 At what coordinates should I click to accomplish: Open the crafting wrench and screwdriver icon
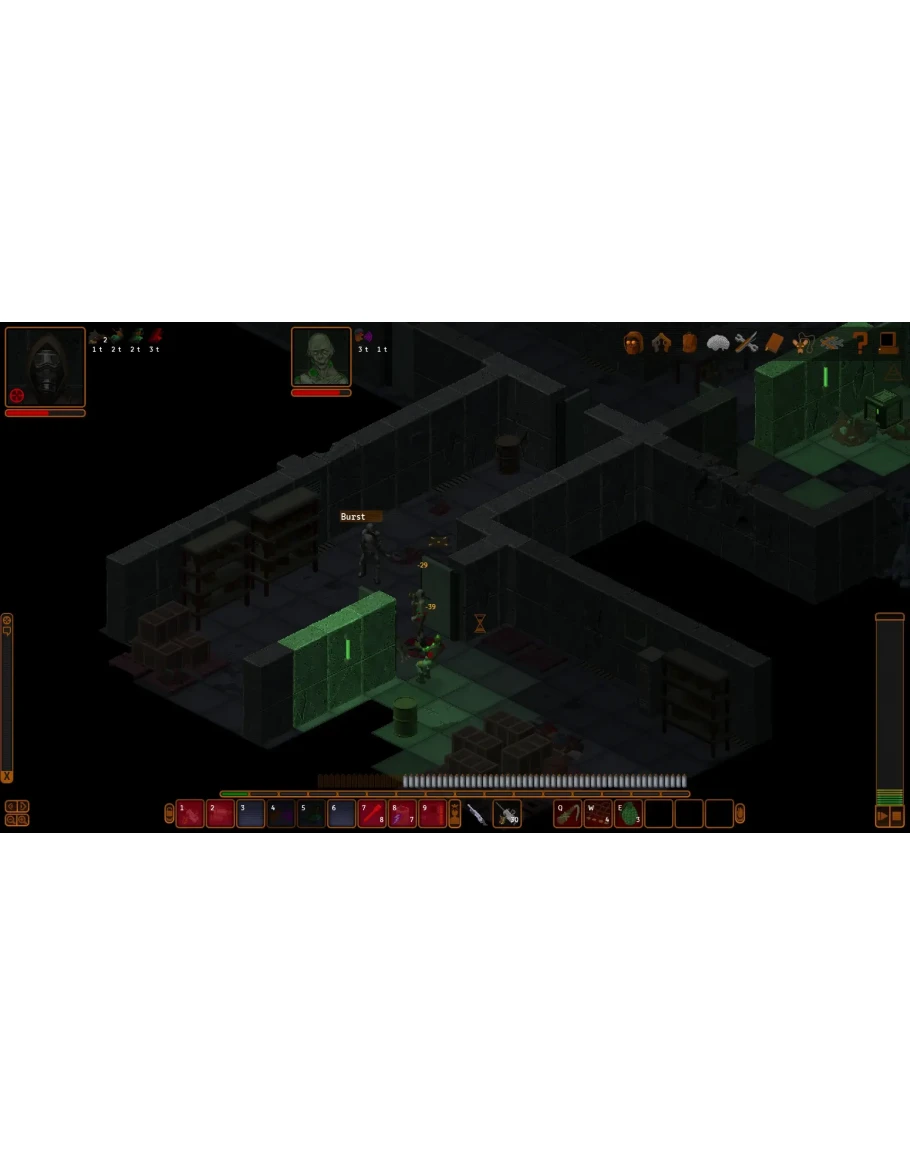pos(746,343)
